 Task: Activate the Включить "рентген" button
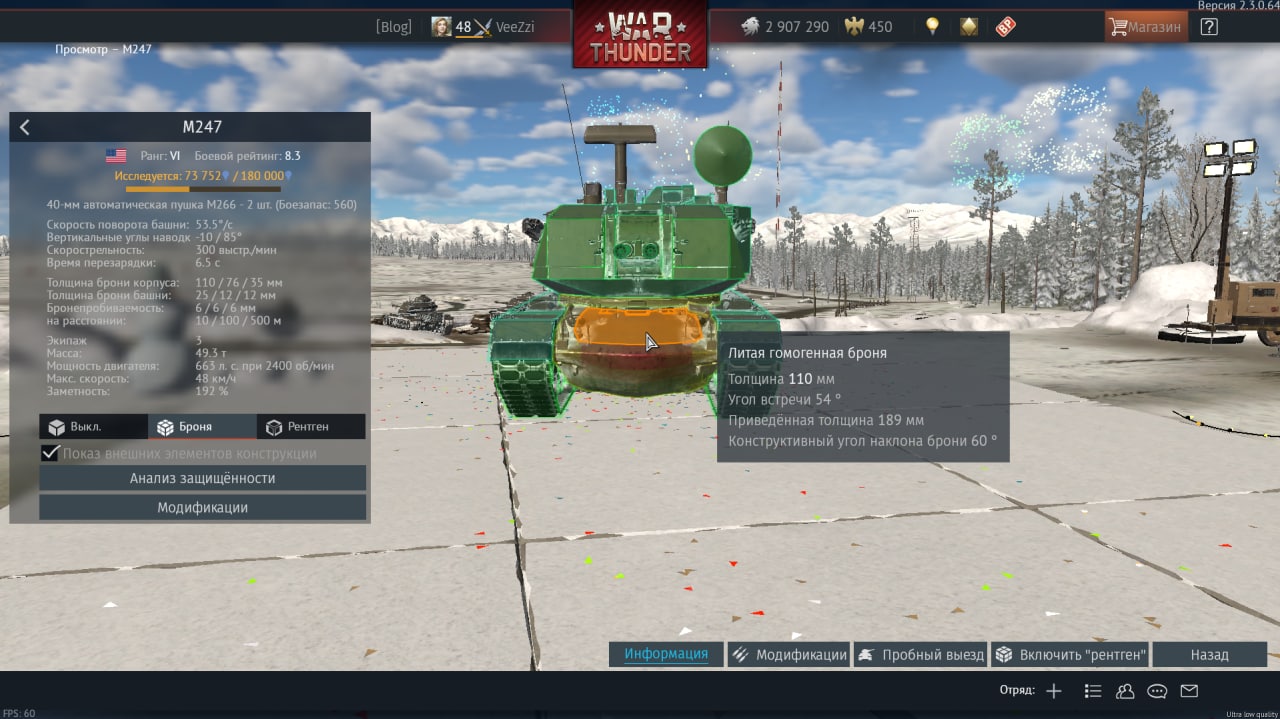tap(1070, 655)
